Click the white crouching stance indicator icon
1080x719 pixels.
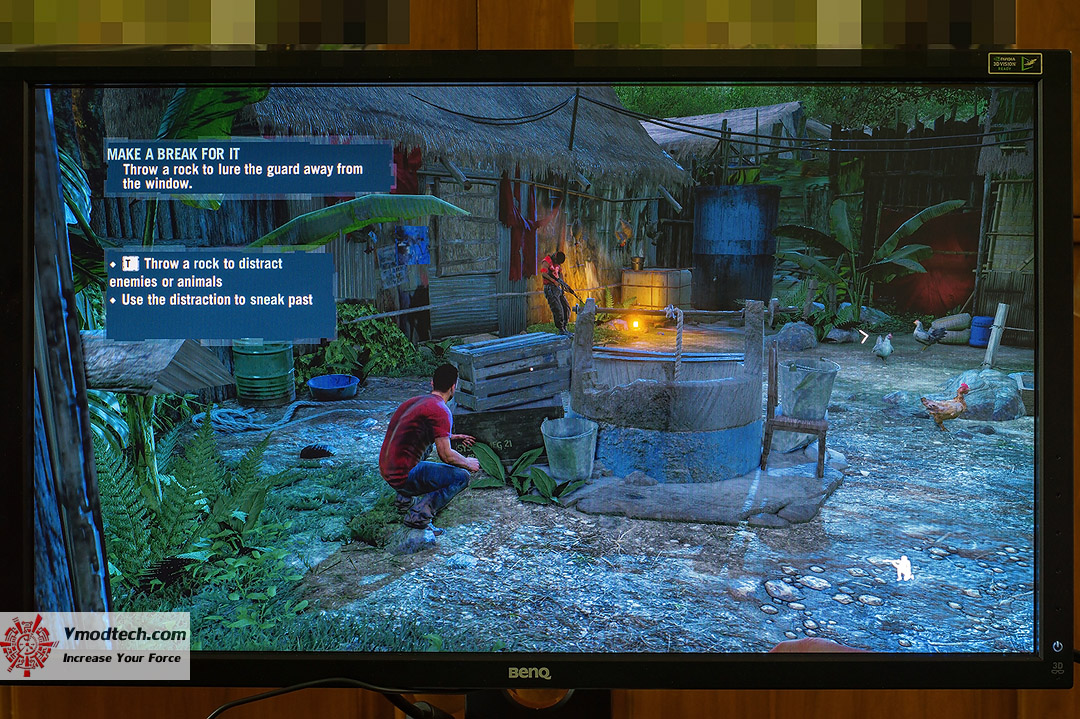pos(902,568)
